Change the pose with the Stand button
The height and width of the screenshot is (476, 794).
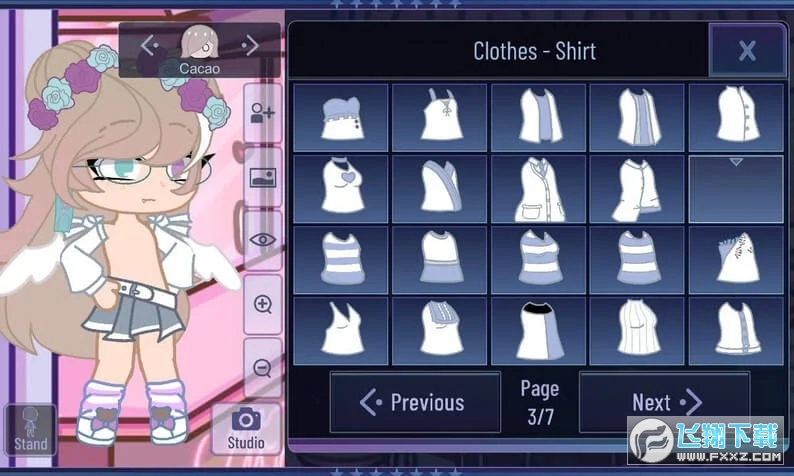30,430
